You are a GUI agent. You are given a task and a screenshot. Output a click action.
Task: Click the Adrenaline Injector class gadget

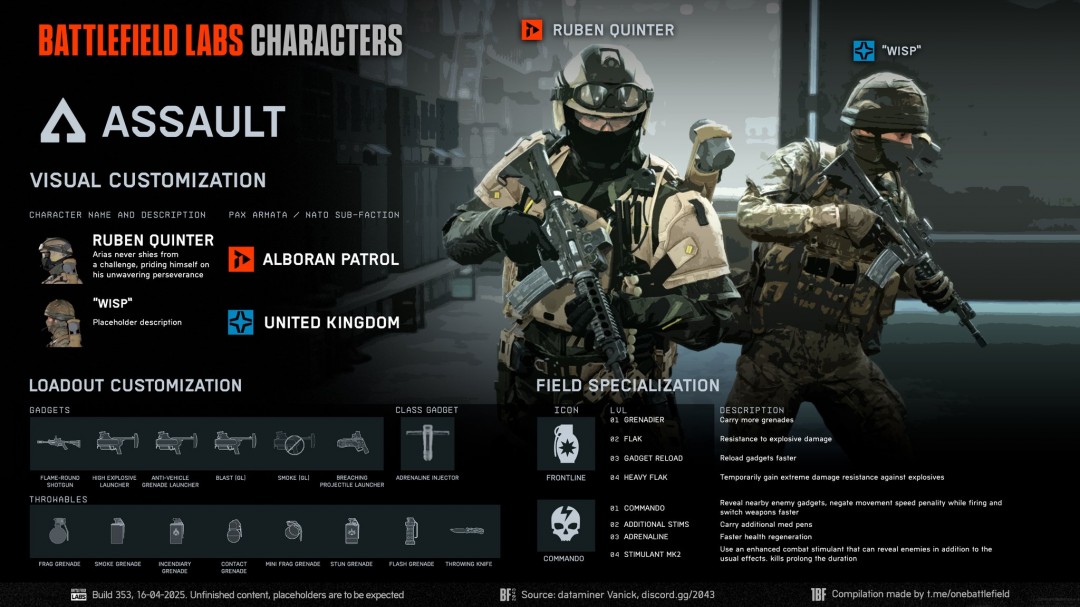(427, 443)
